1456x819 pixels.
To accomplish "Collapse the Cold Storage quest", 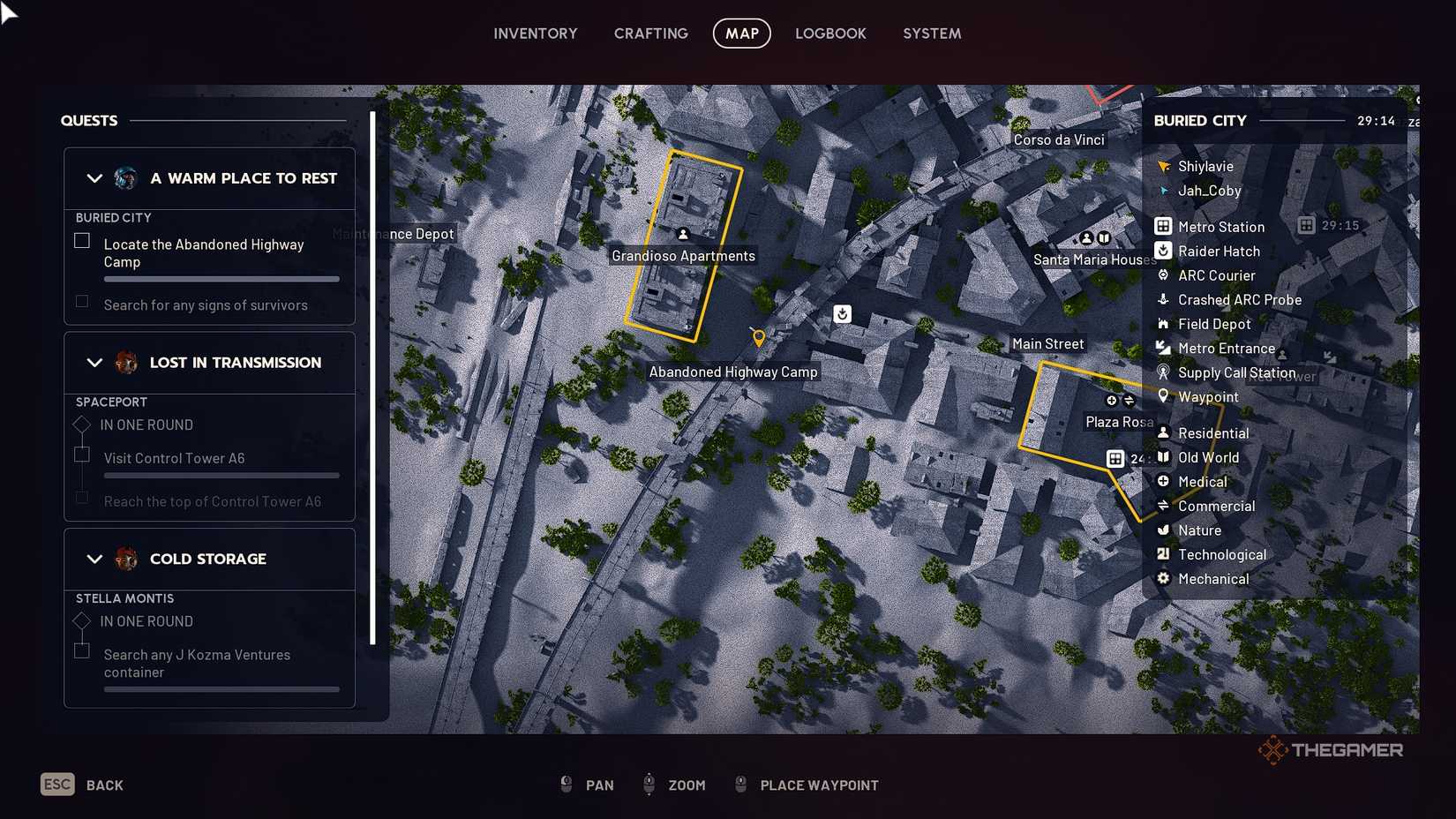I will pyautogui.click(x=95, y=559).
